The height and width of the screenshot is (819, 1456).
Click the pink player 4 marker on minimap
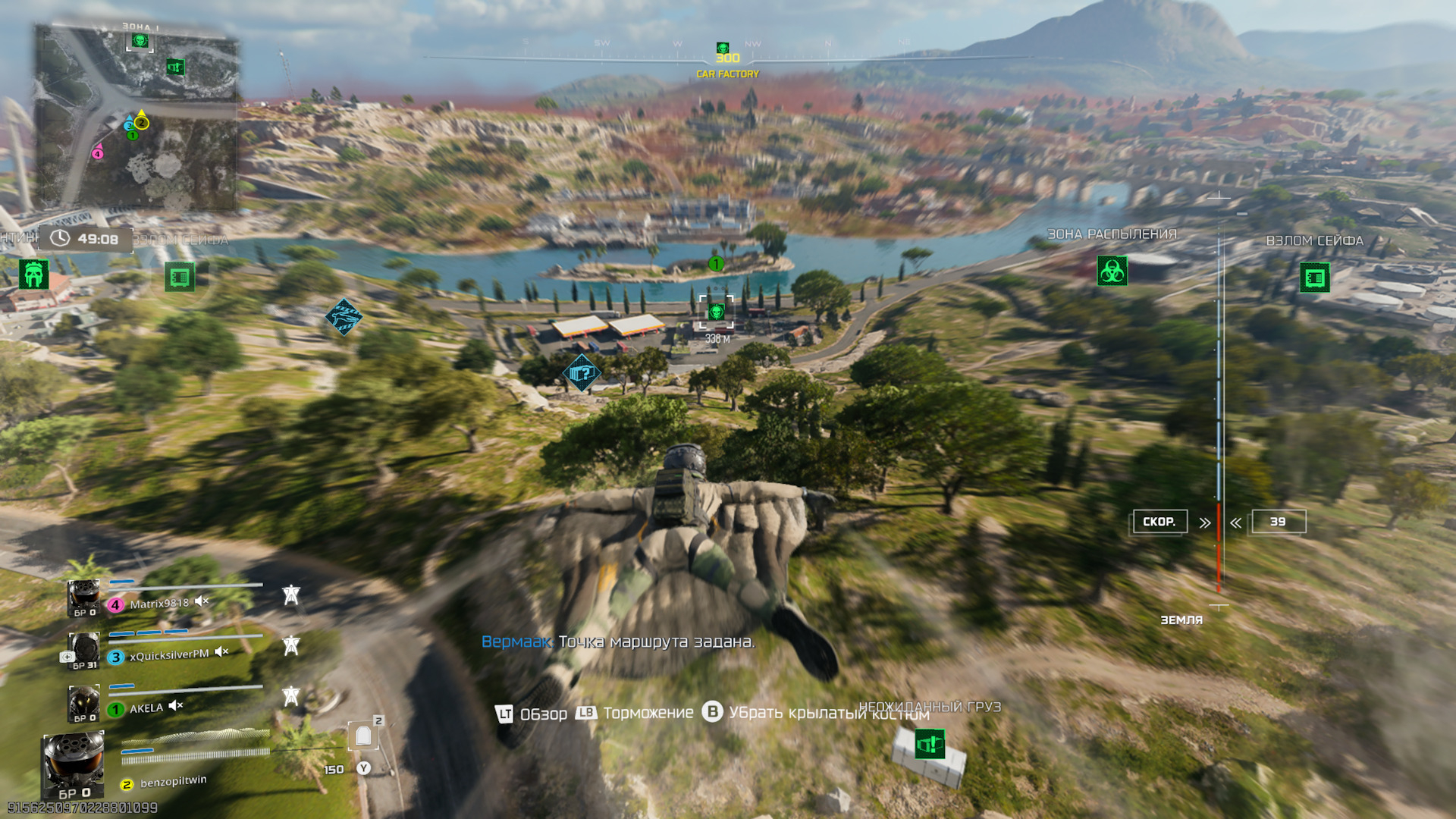[97, 153]
